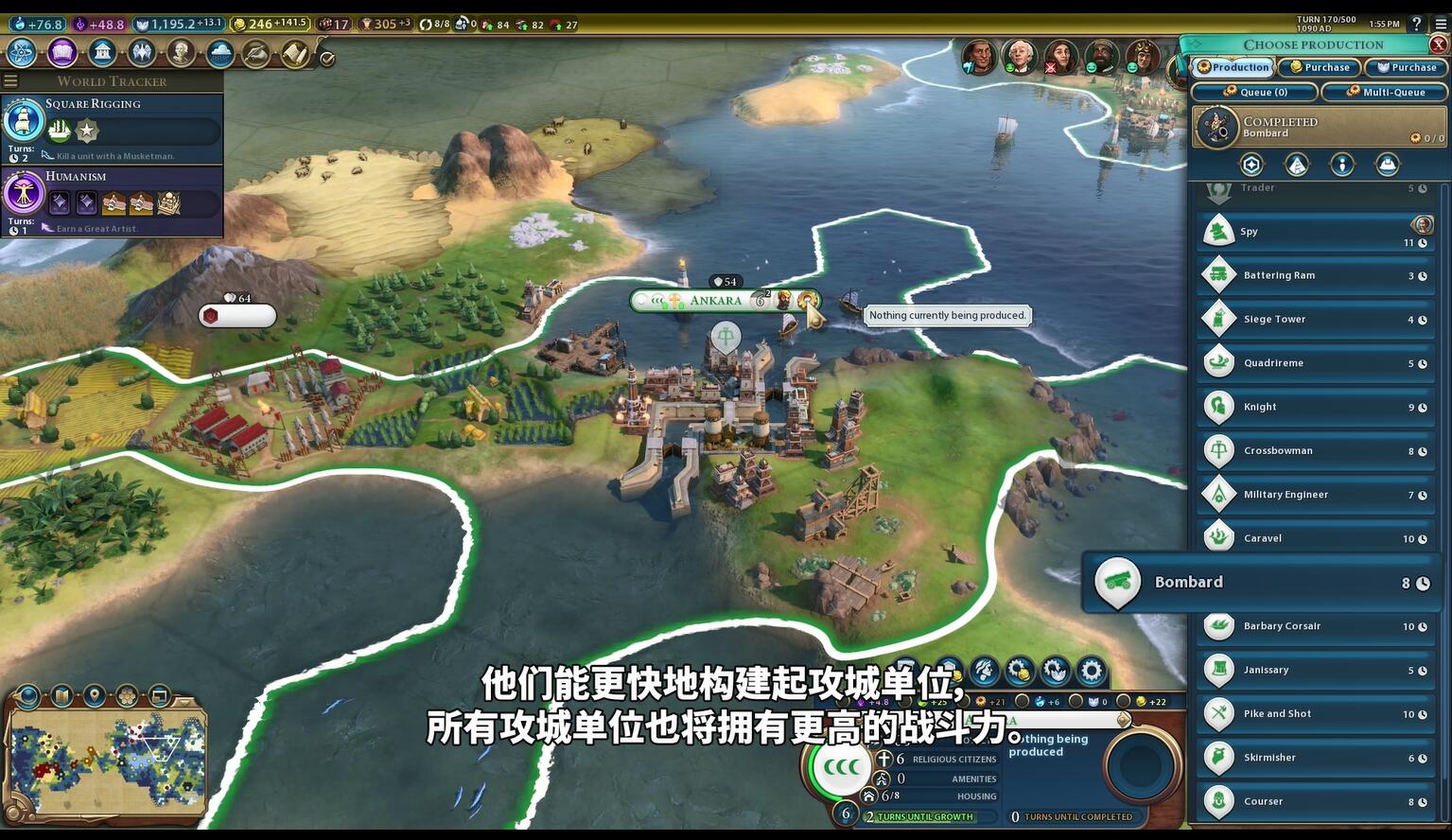Toggle the units filter in production list
The width and height of the screenshot is (1452, 840).
click(x=1341, y=164)
